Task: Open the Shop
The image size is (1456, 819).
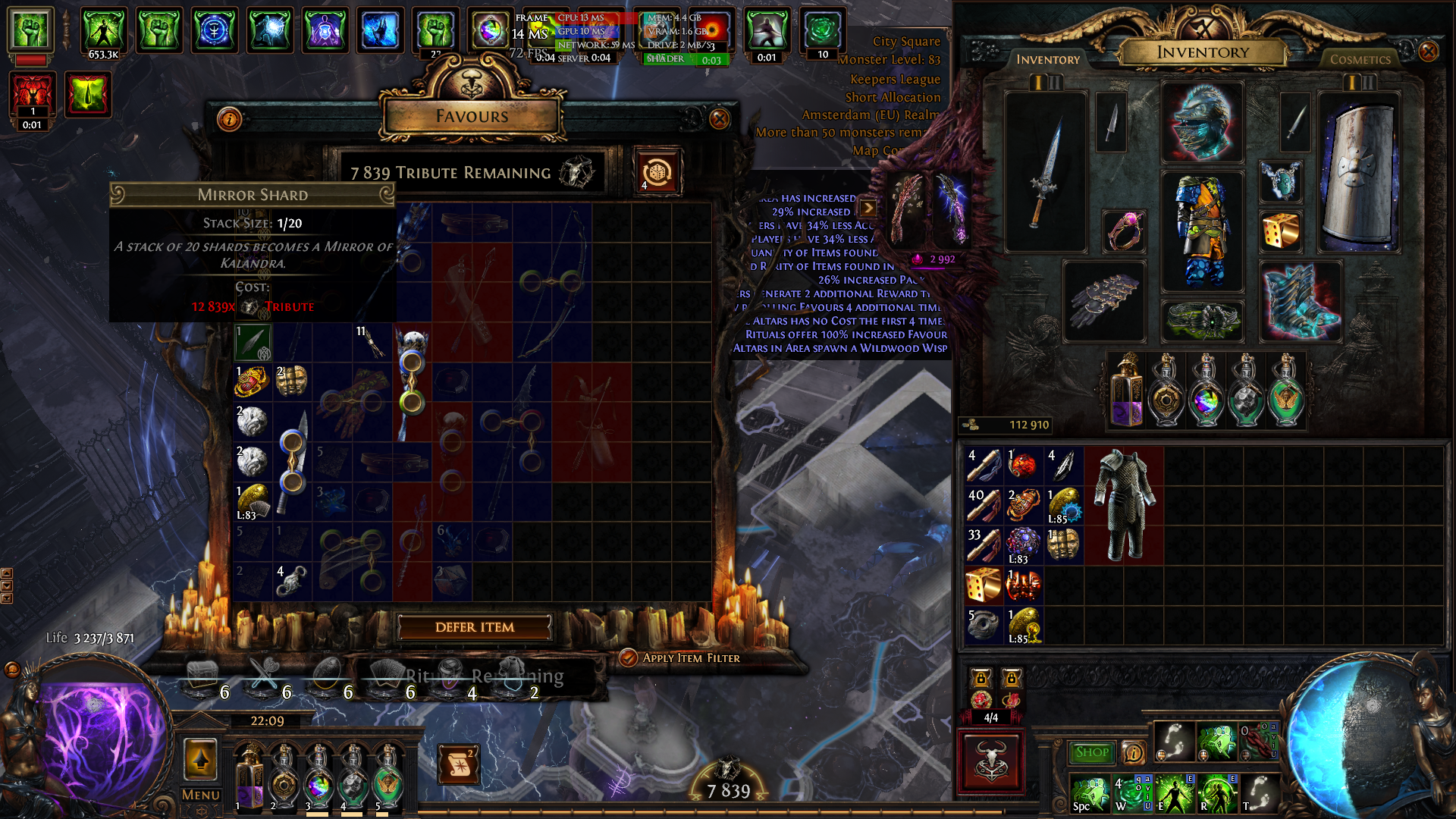Action: (1091, 752)
